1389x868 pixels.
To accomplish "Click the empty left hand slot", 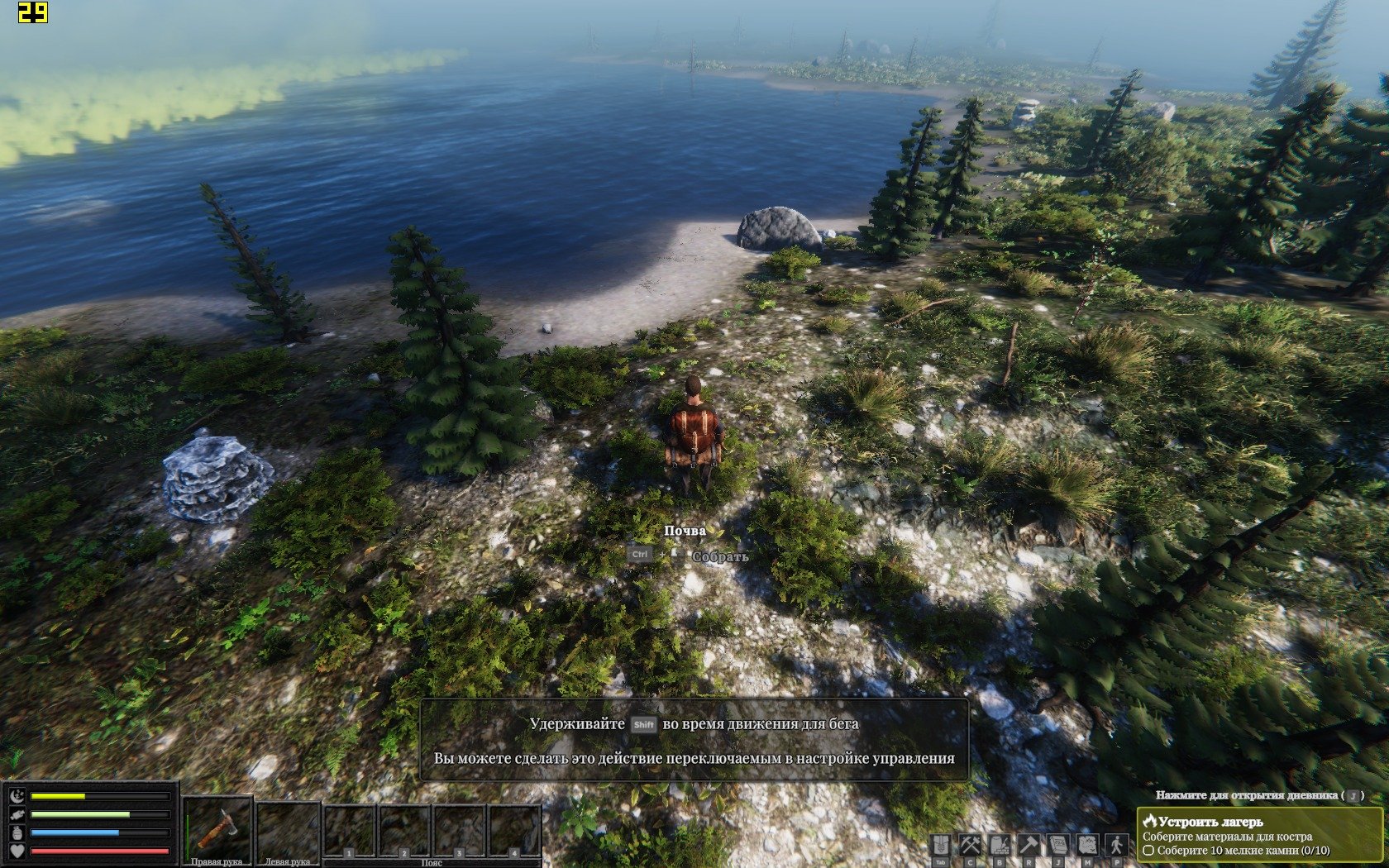I will pyautogui.click(x=287, y=828).
